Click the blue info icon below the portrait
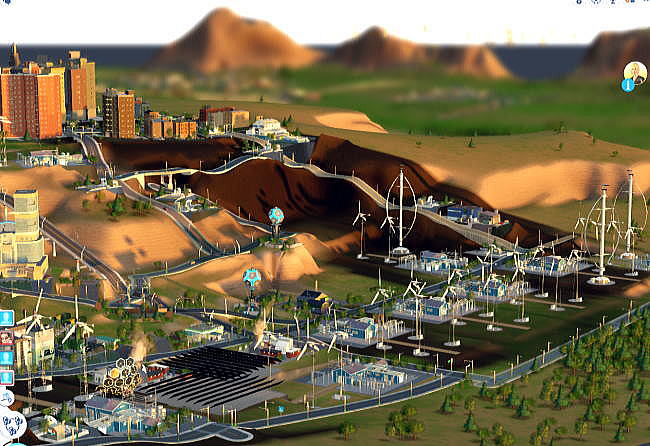The width and height of the screenshot is (650, 446). 628,85
